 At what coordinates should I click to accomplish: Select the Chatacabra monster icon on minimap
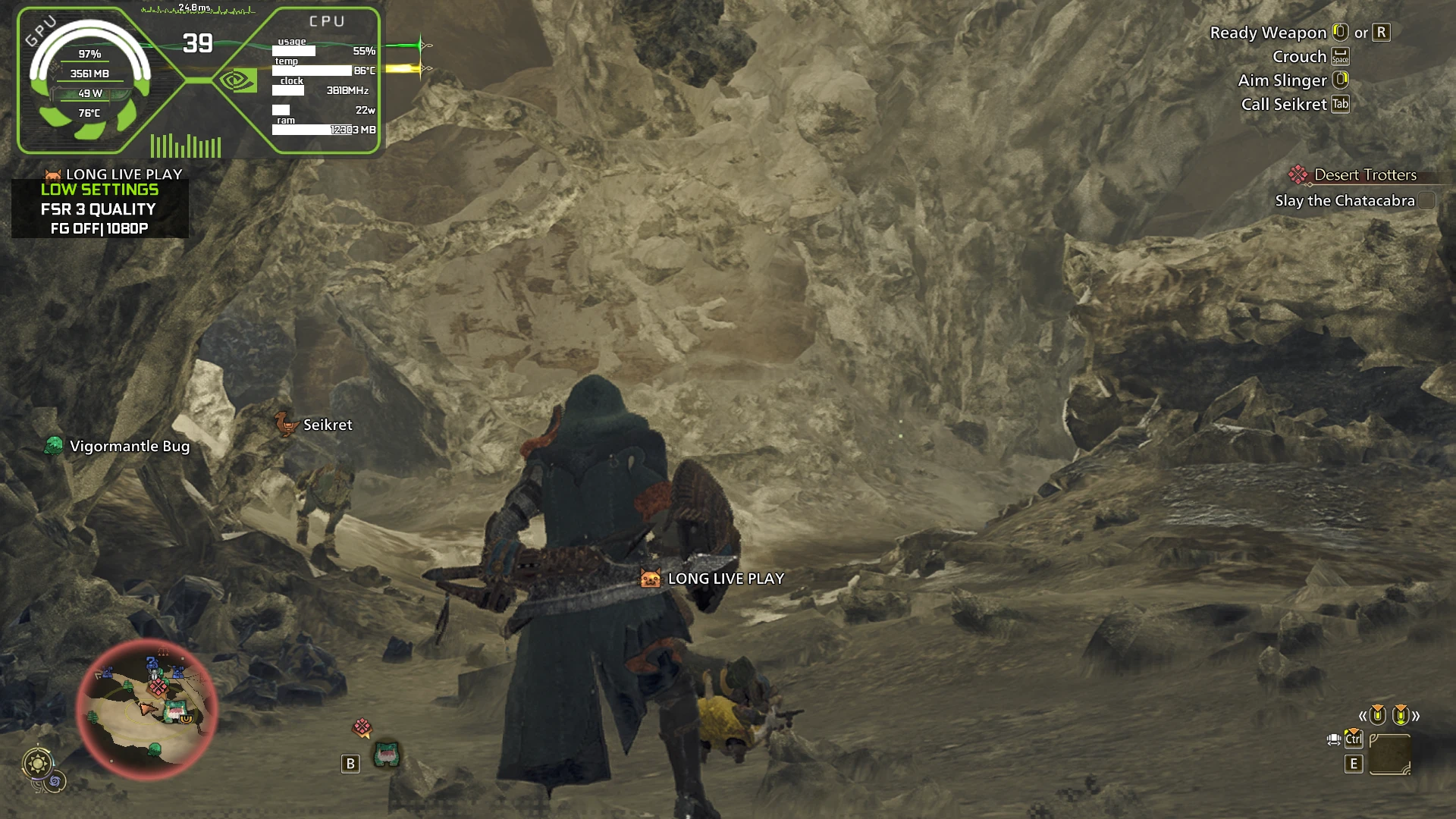[x=175, y=711]
